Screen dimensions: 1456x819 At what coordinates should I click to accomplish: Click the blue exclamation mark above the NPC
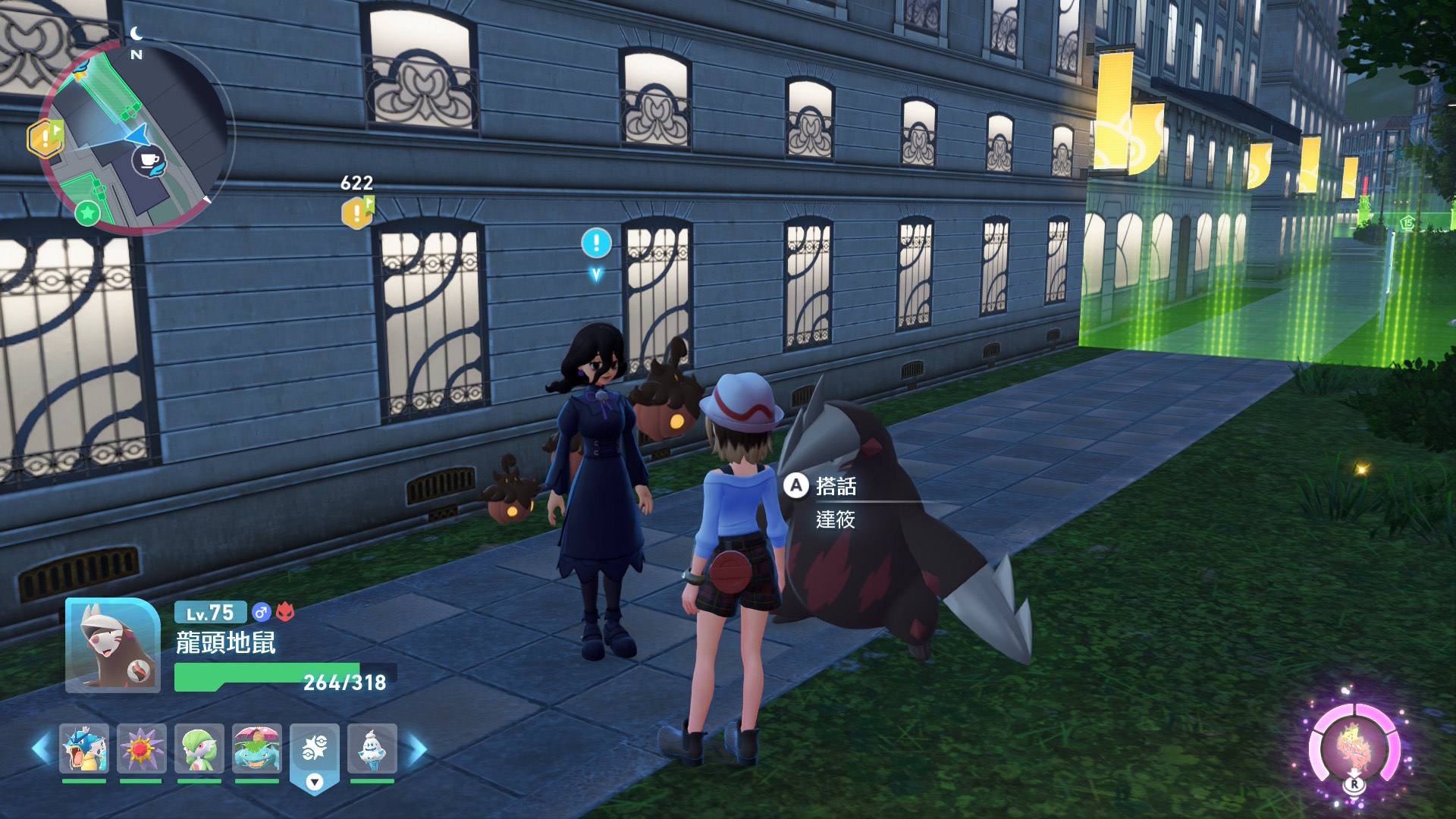tap(596, 243)
